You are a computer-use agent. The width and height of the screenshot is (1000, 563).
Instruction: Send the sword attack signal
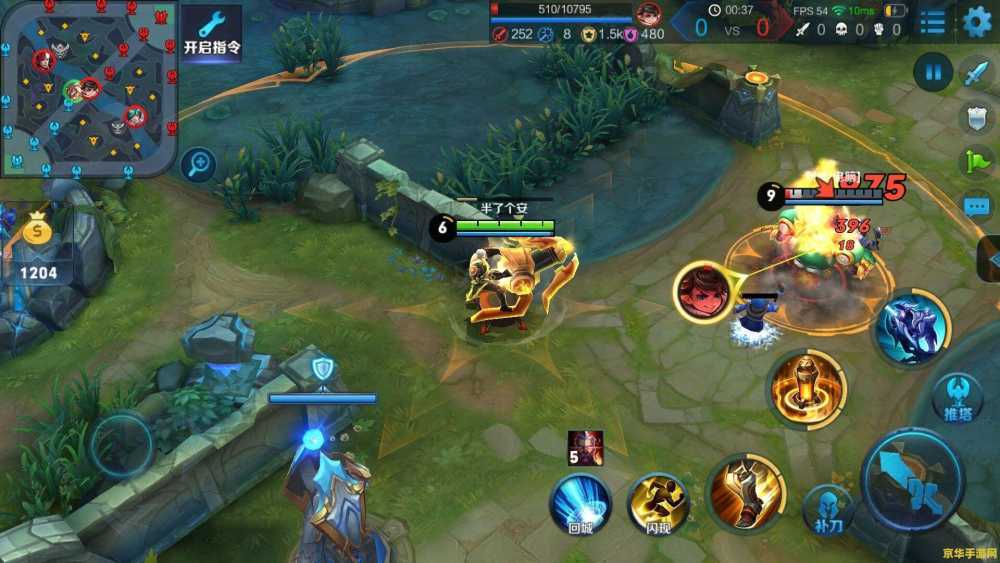(975, 73)
